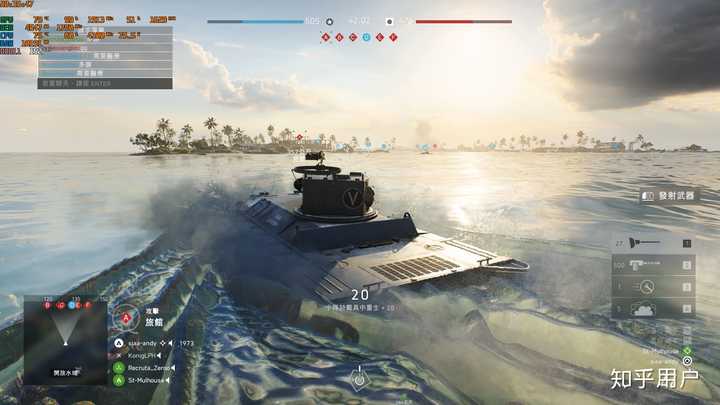Pick Recruta_Zenao from the squad list
720x405 pixels.
[150, 367]
